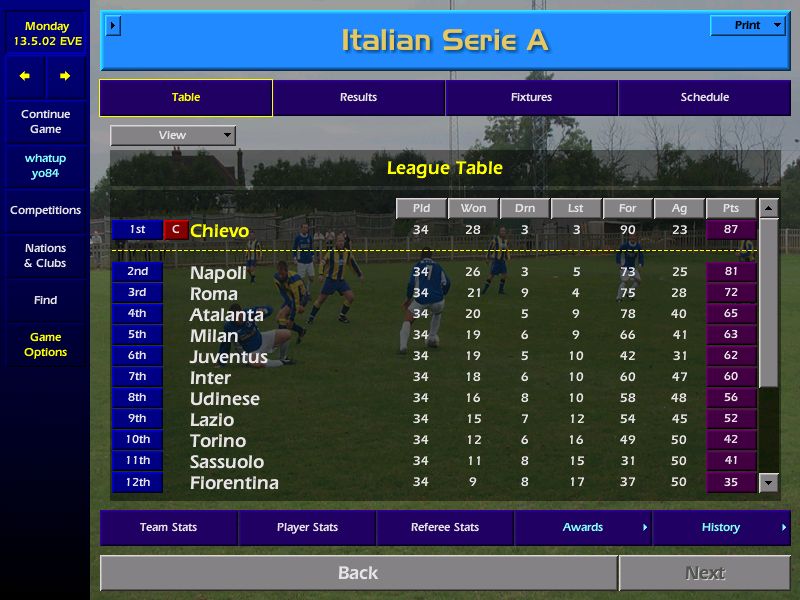
Task: Open Nations & Clubs
Action: point(45,256)
